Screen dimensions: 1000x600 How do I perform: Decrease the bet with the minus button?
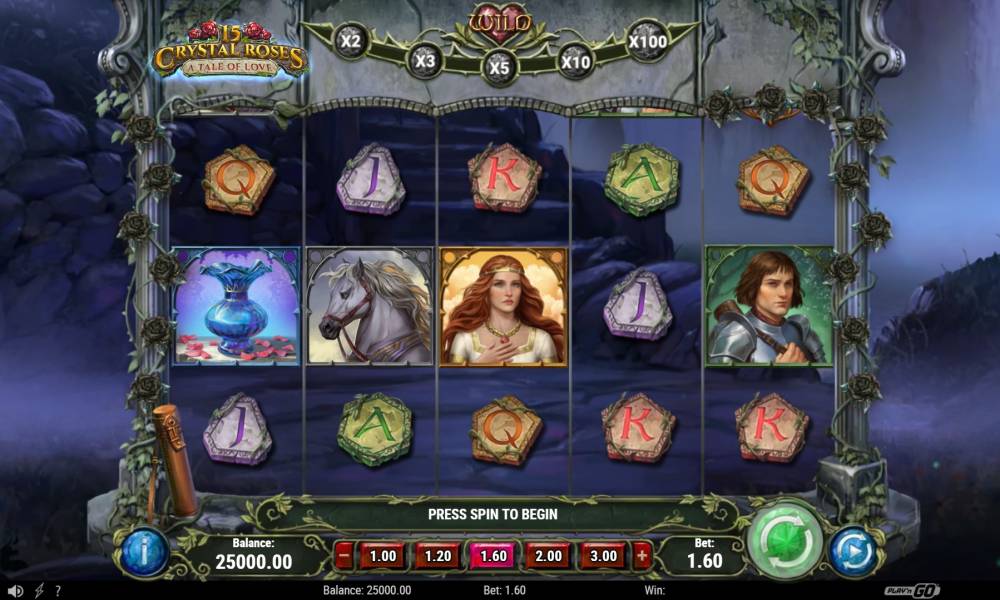[x=344, y=556]
